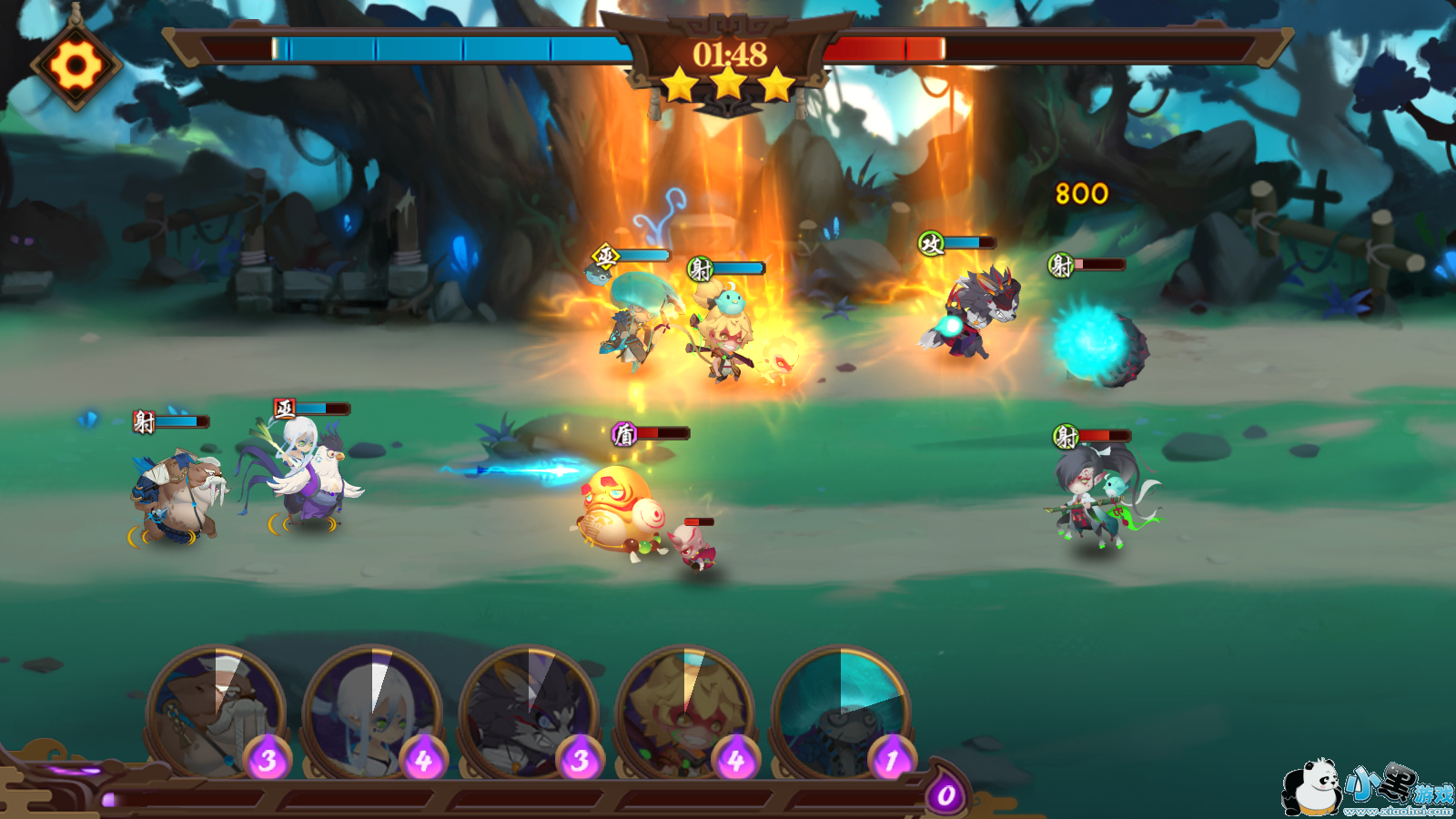This screenshot has width=1456, height=819.
Task: Cast the blonde masked archer skill
Action: pos(684,712)
